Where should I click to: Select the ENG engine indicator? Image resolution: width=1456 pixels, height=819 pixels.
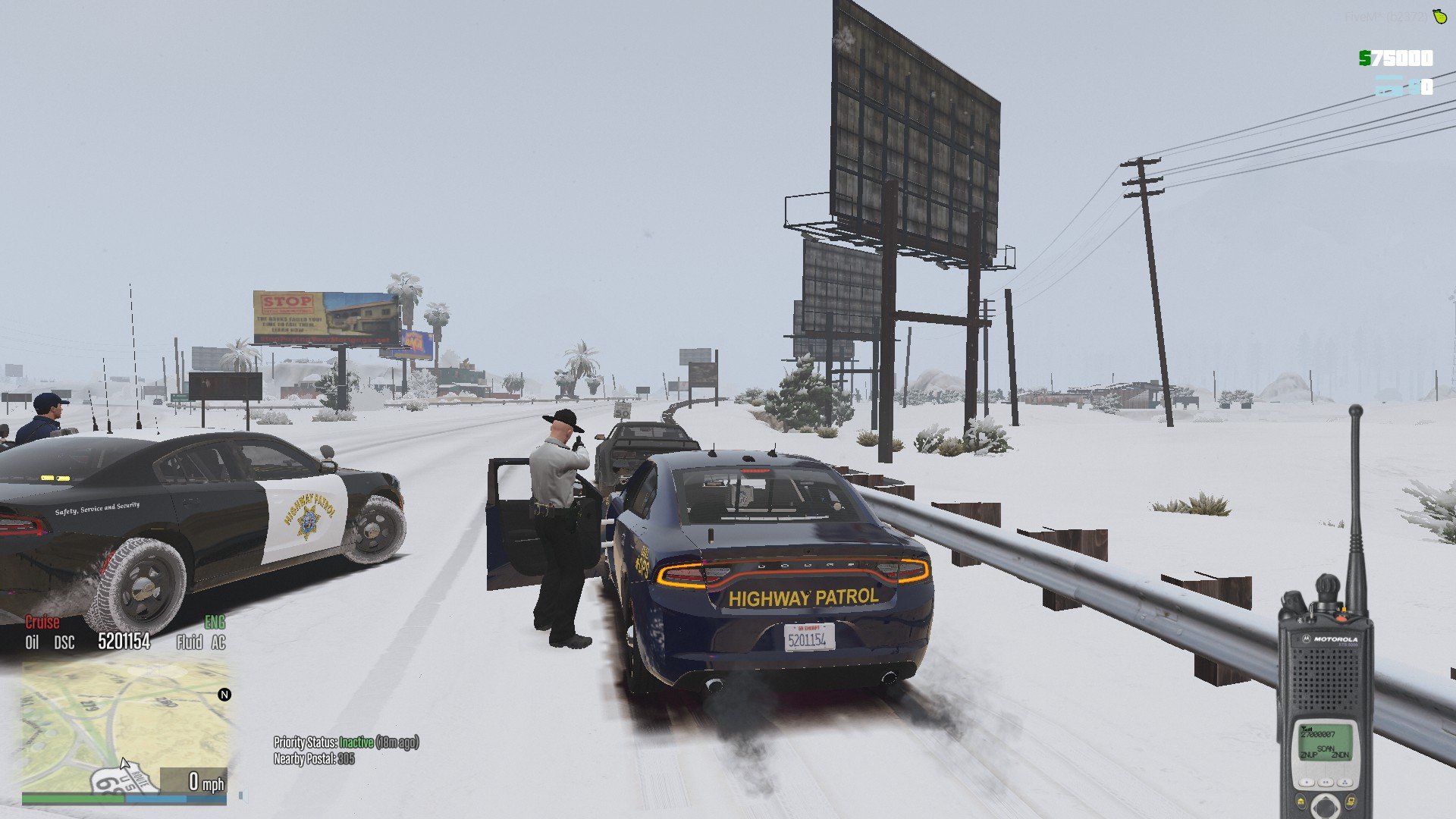point(215,623)
